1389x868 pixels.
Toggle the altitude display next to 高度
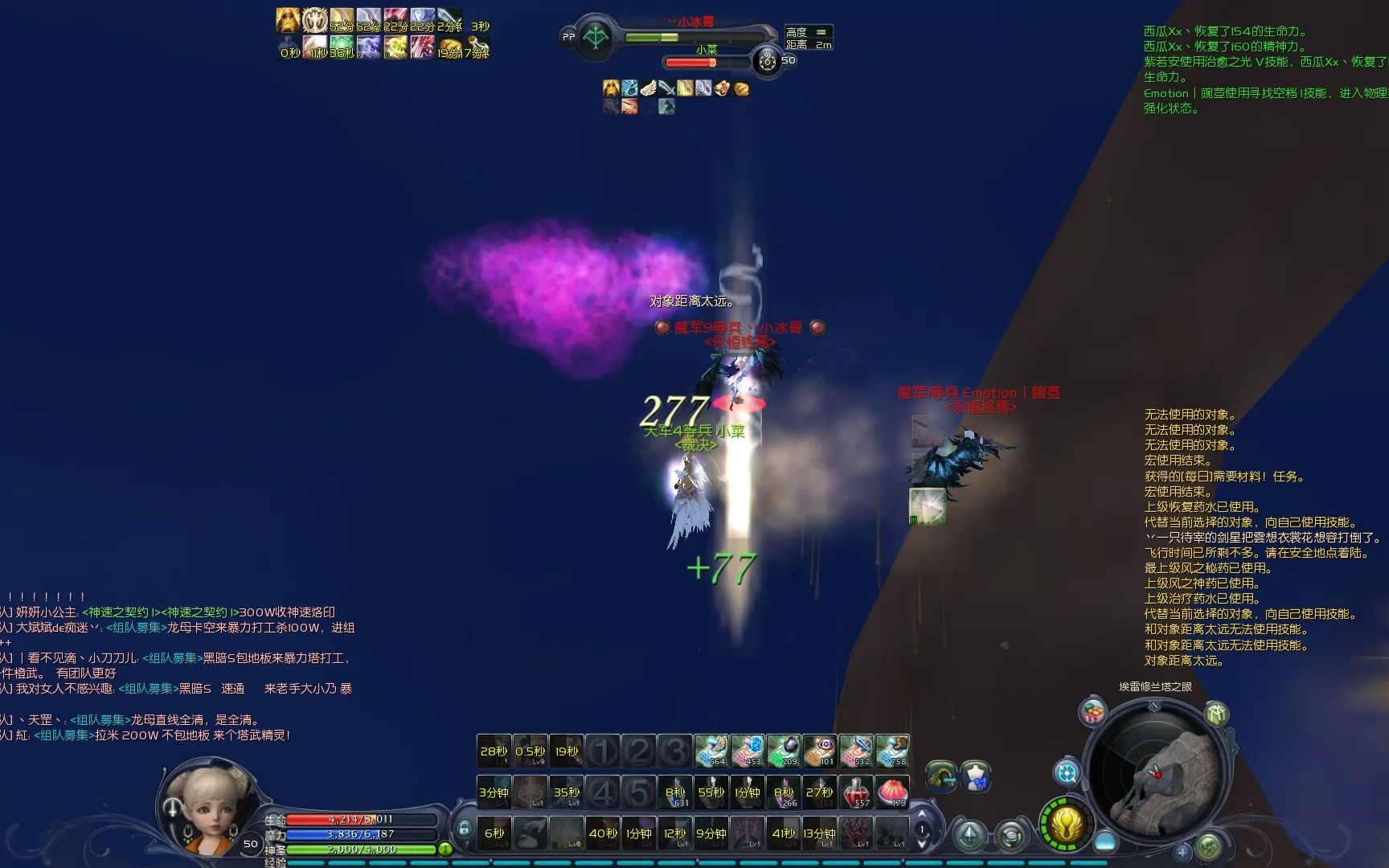pyautogui.click(x=821, y=32)
